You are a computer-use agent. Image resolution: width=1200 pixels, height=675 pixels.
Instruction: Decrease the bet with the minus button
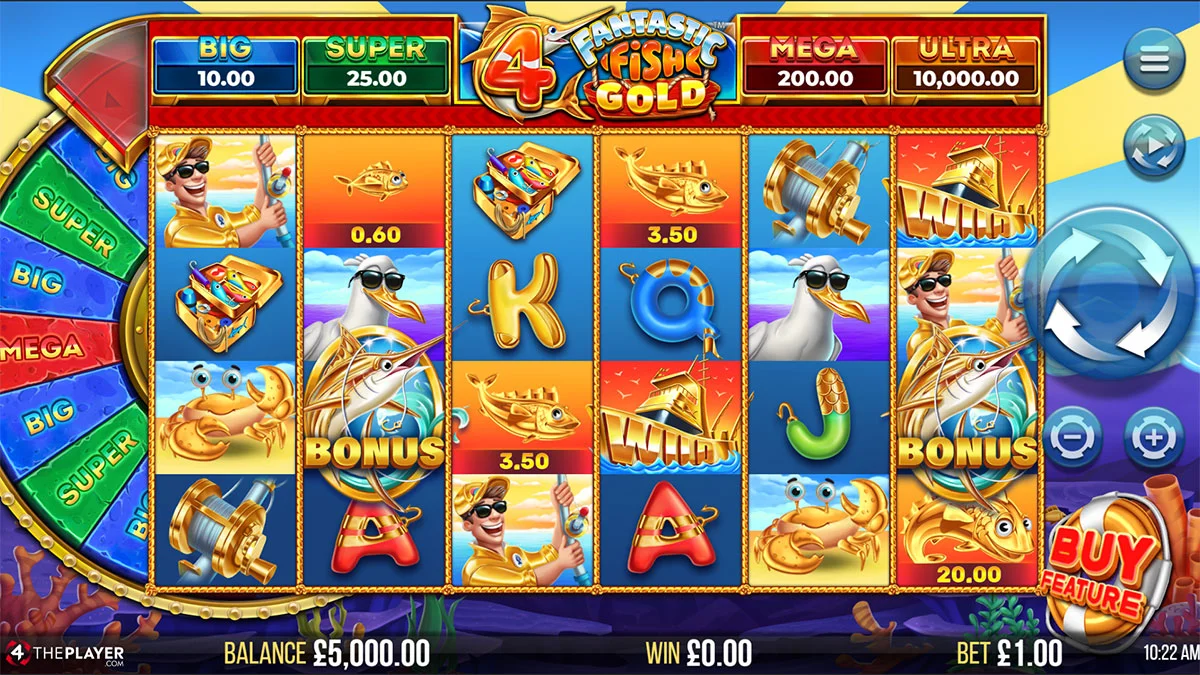pos(1072,438)
